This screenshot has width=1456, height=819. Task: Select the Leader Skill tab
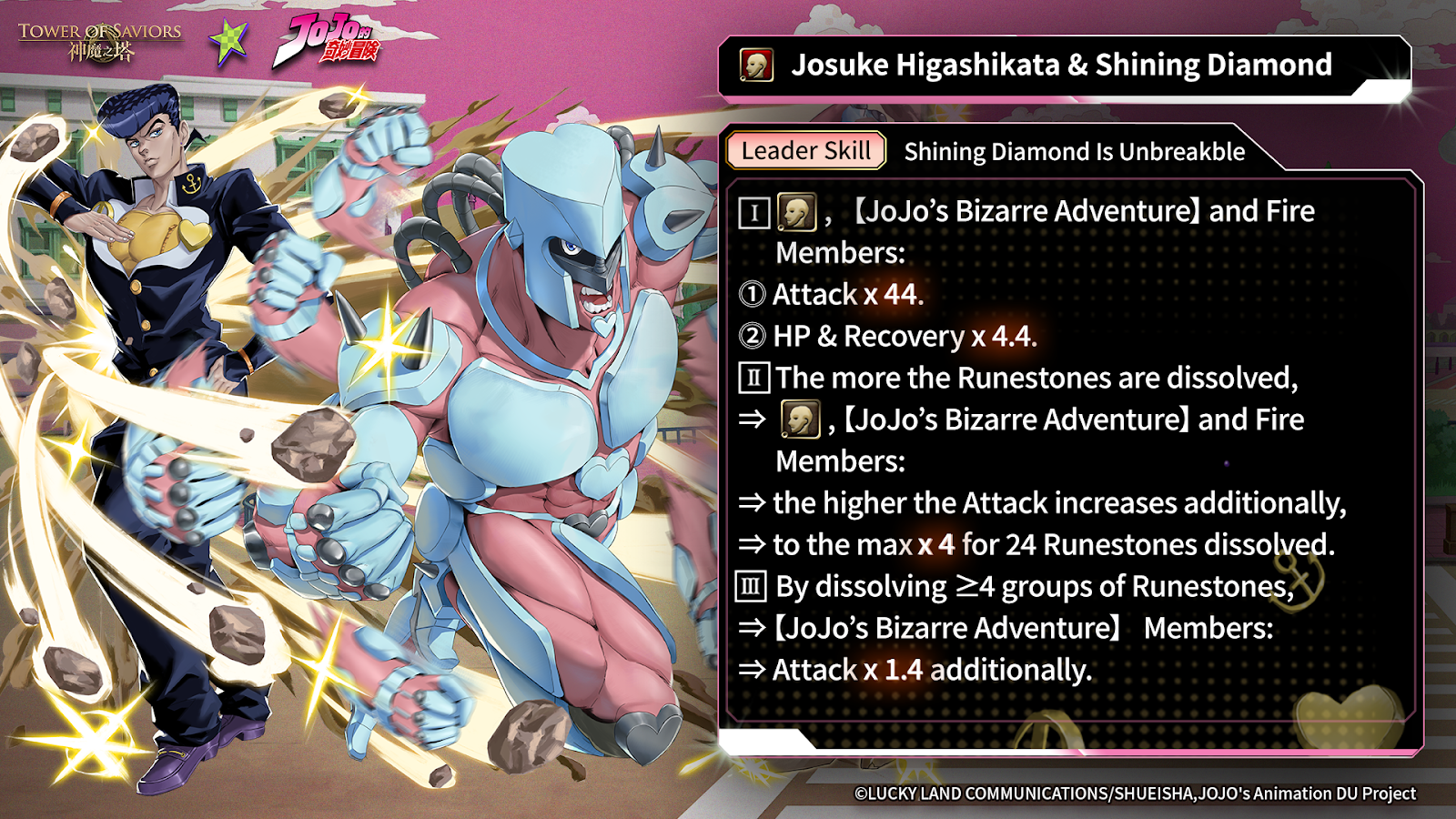(805, 151)
